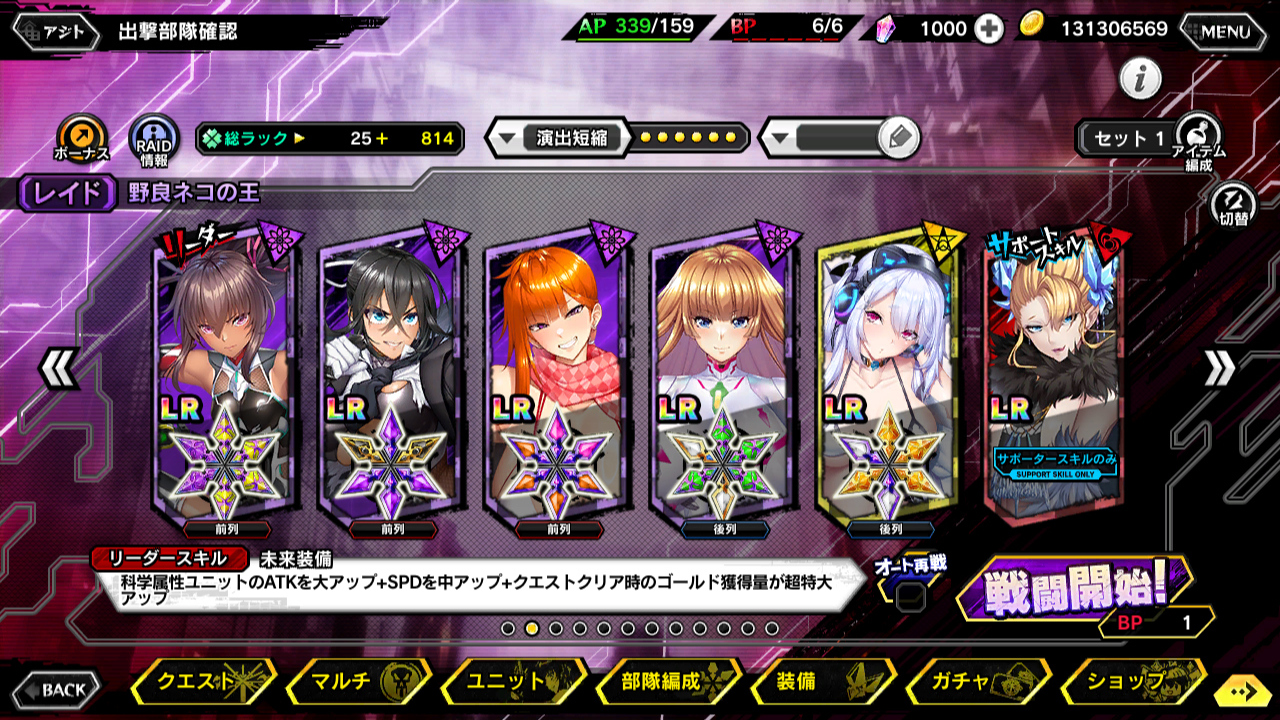The height and width of the screenshot is (720, 1280).
Task: Switch to the next party with right arrow
Action: click(1219, 370)
